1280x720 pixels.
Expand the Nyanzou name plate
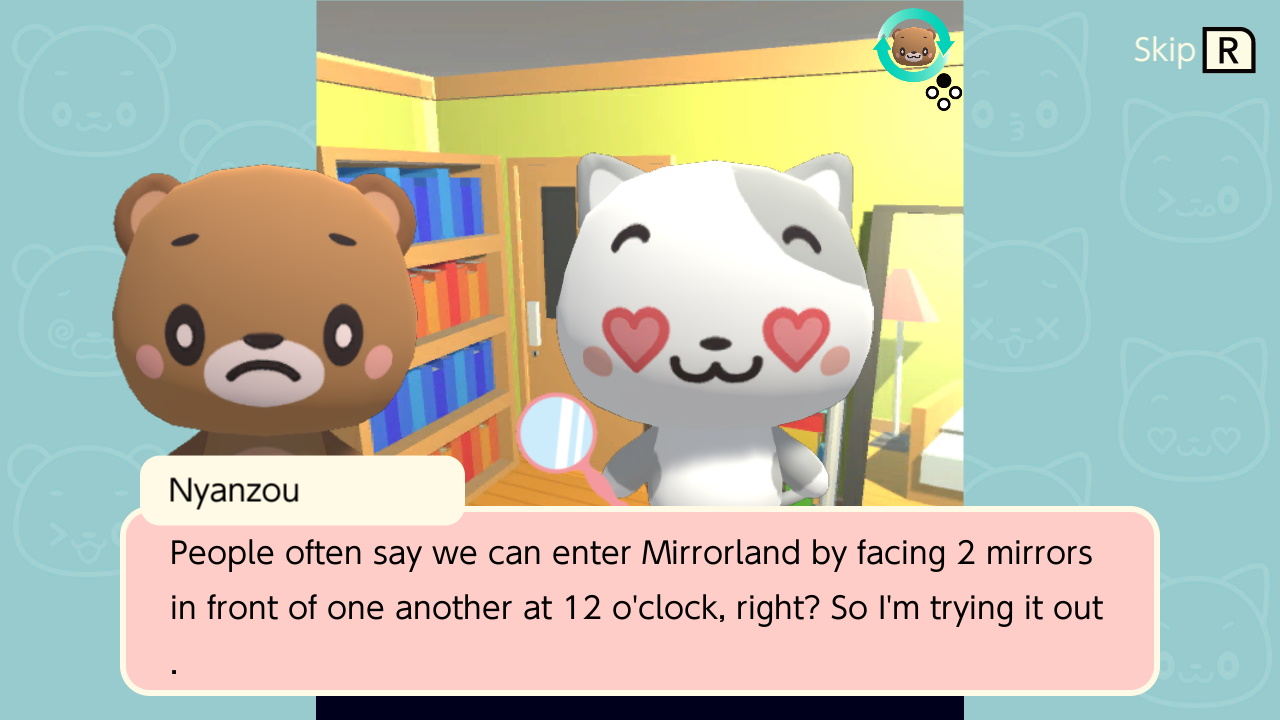302,490
